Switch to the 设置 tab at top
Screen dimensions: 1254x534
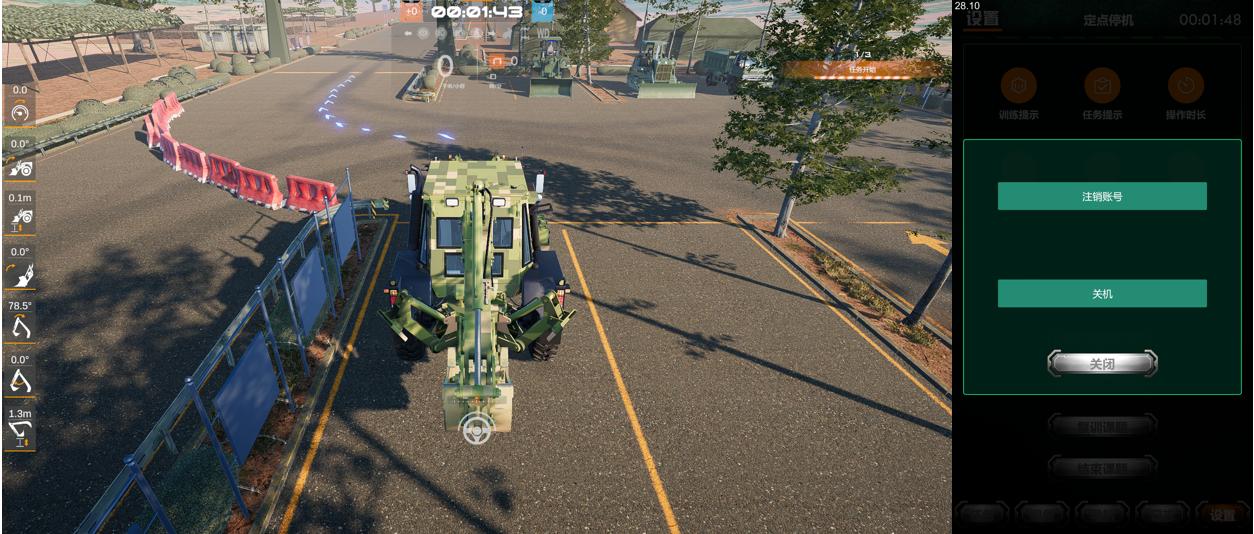click(983, 19)
